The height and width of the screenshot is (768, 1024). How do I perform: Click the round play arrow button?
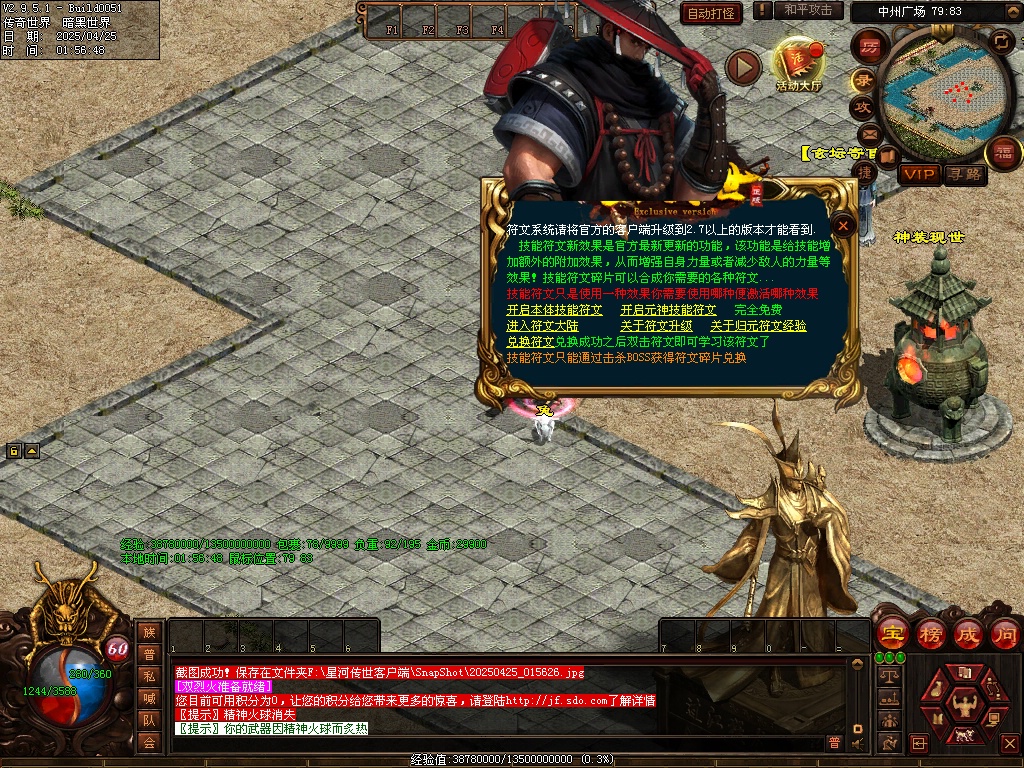[x=743, y=67]
